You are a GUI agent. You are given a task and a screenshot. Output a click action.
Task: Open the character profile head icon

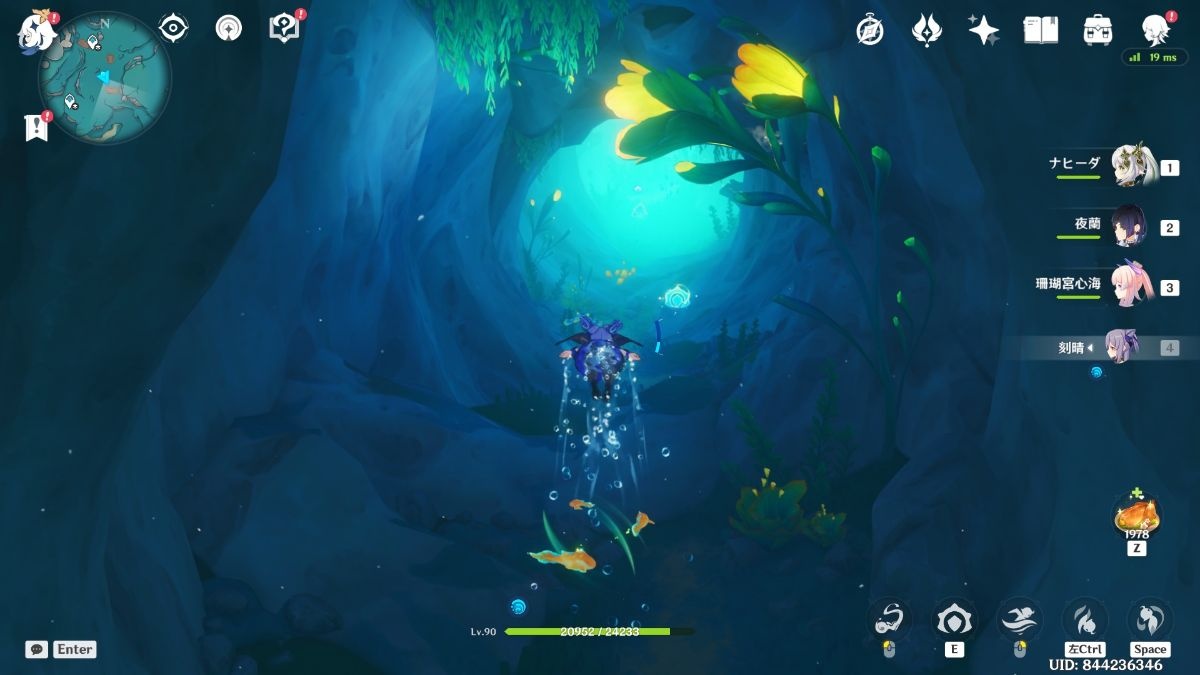coord(1155,30)
